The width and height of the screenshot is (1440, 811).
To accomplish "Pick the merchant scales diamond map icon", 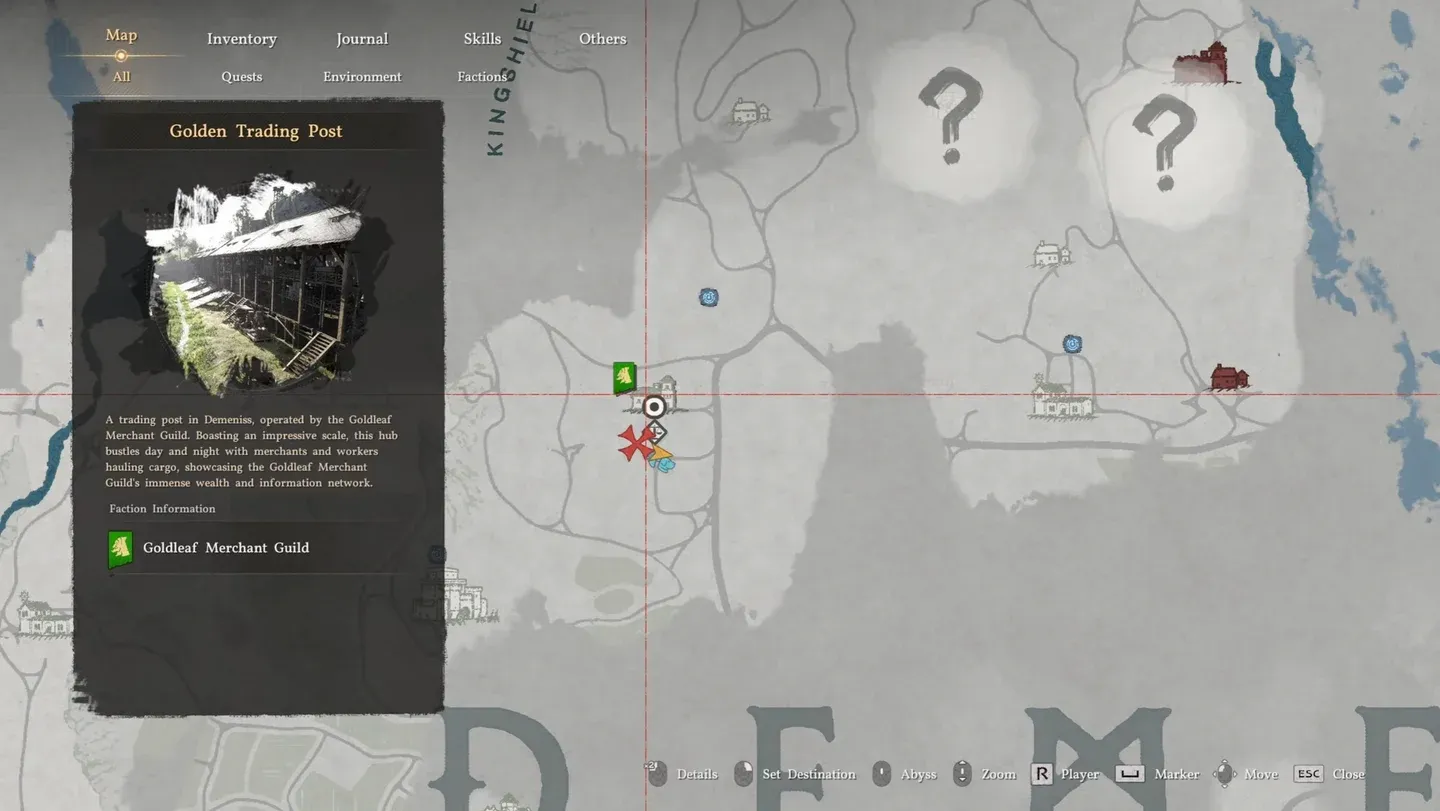I will [656, 432].
